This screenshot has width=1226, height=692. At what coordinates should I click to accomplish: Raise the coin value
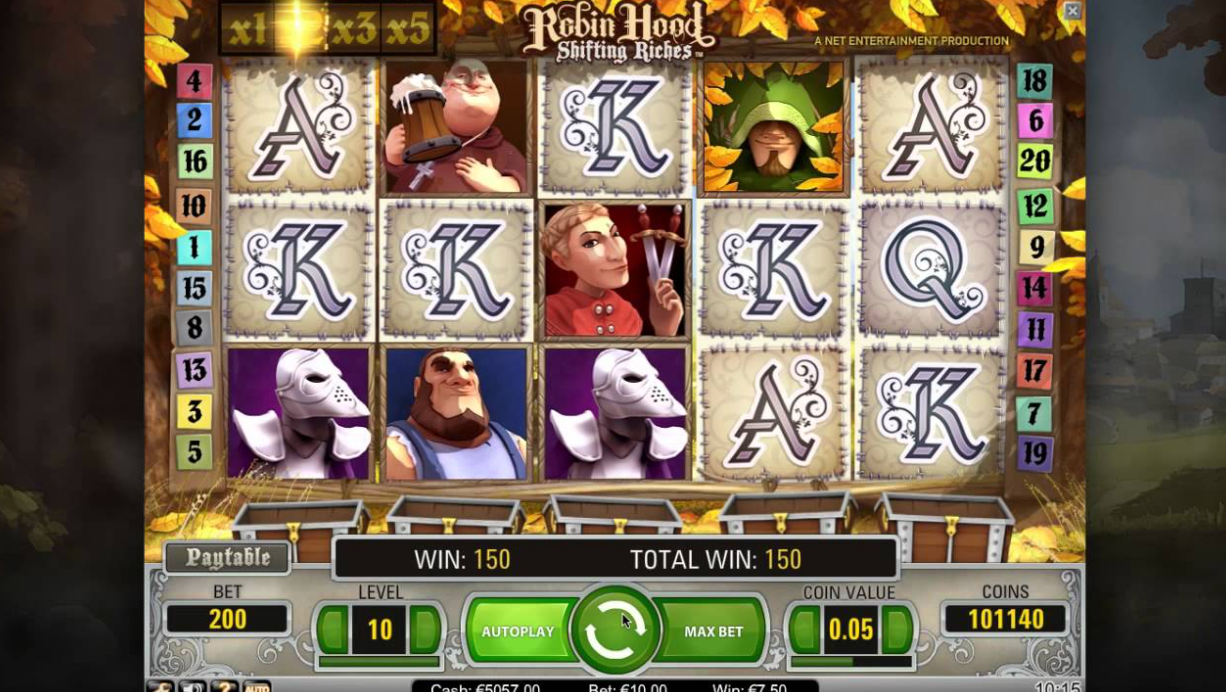[x=898, y=630]
